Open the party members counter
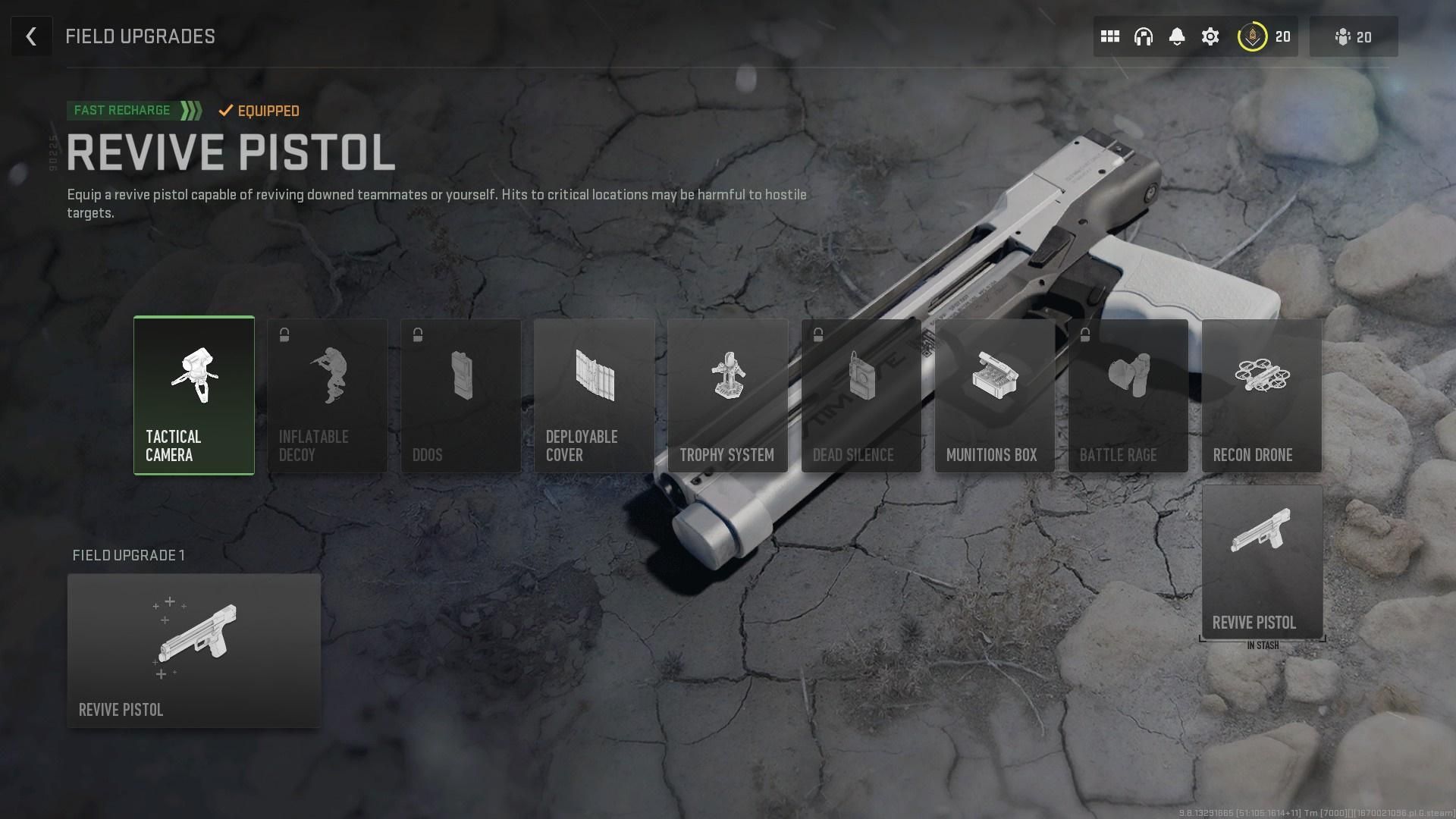Viewport: 1456px width, 819px height. coord(1353,36)
